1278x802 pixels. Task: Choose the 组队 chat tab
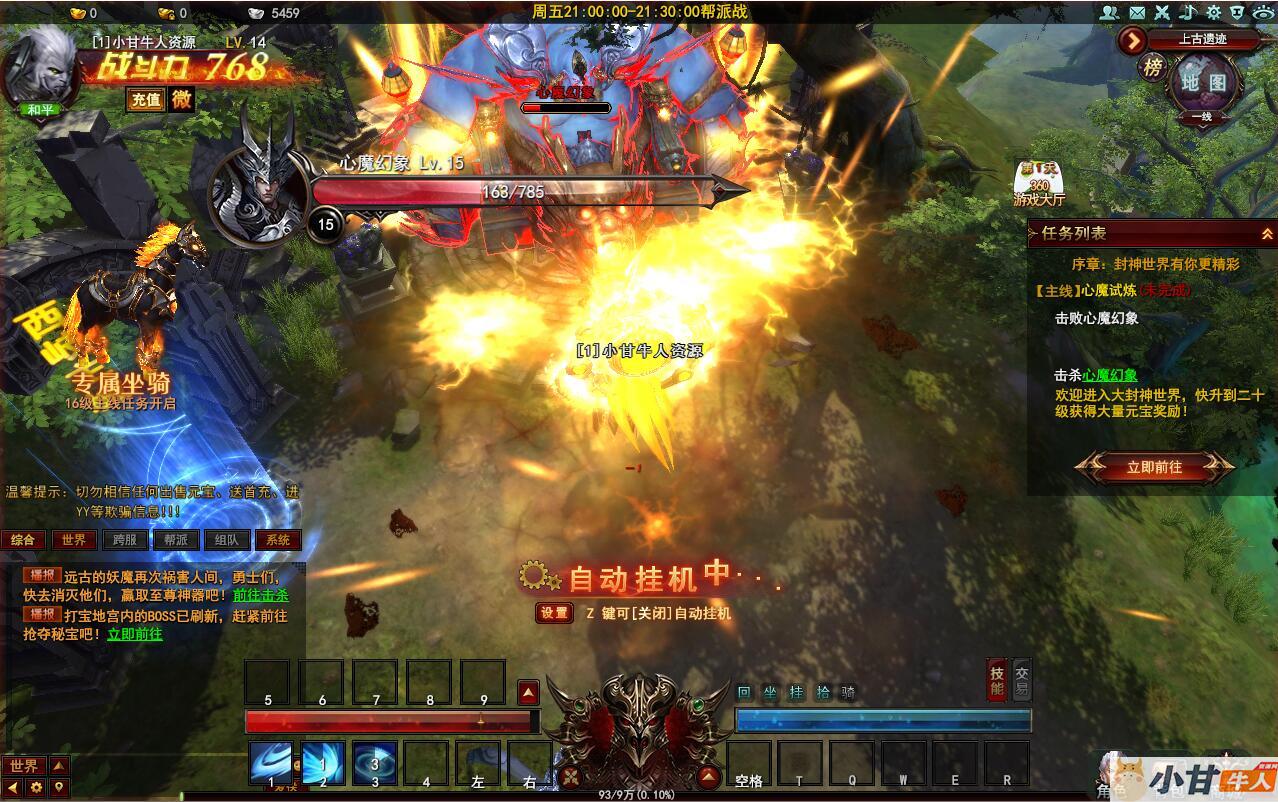tap(227, 540)
